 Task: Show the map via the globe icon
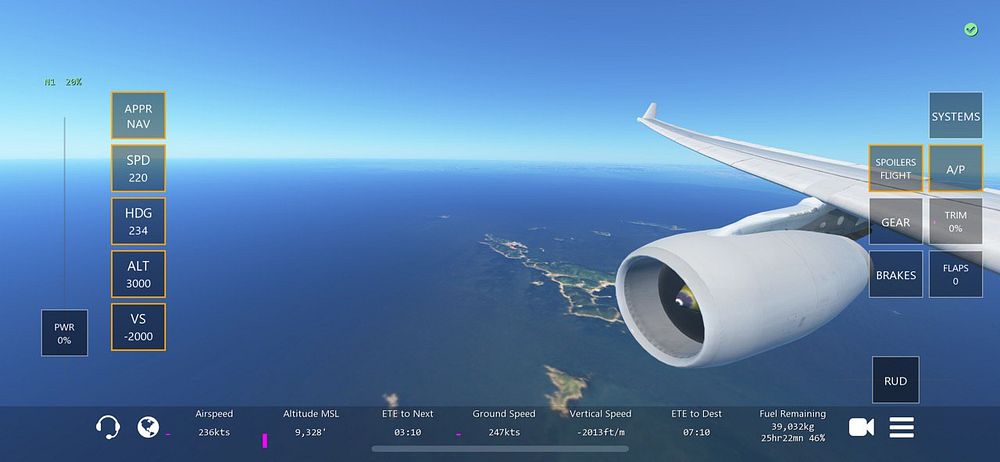pyautogui.click(x=148, y=427)
